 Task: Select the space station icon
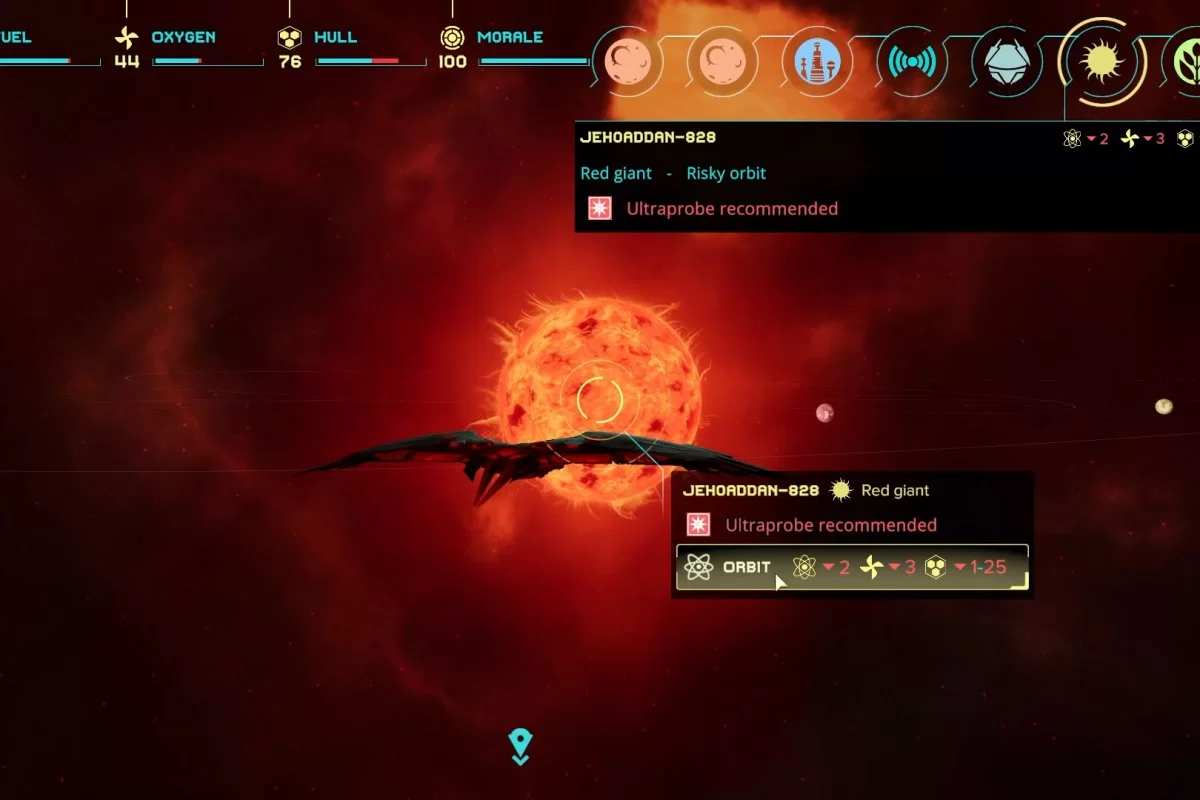[x=817, y=61]
